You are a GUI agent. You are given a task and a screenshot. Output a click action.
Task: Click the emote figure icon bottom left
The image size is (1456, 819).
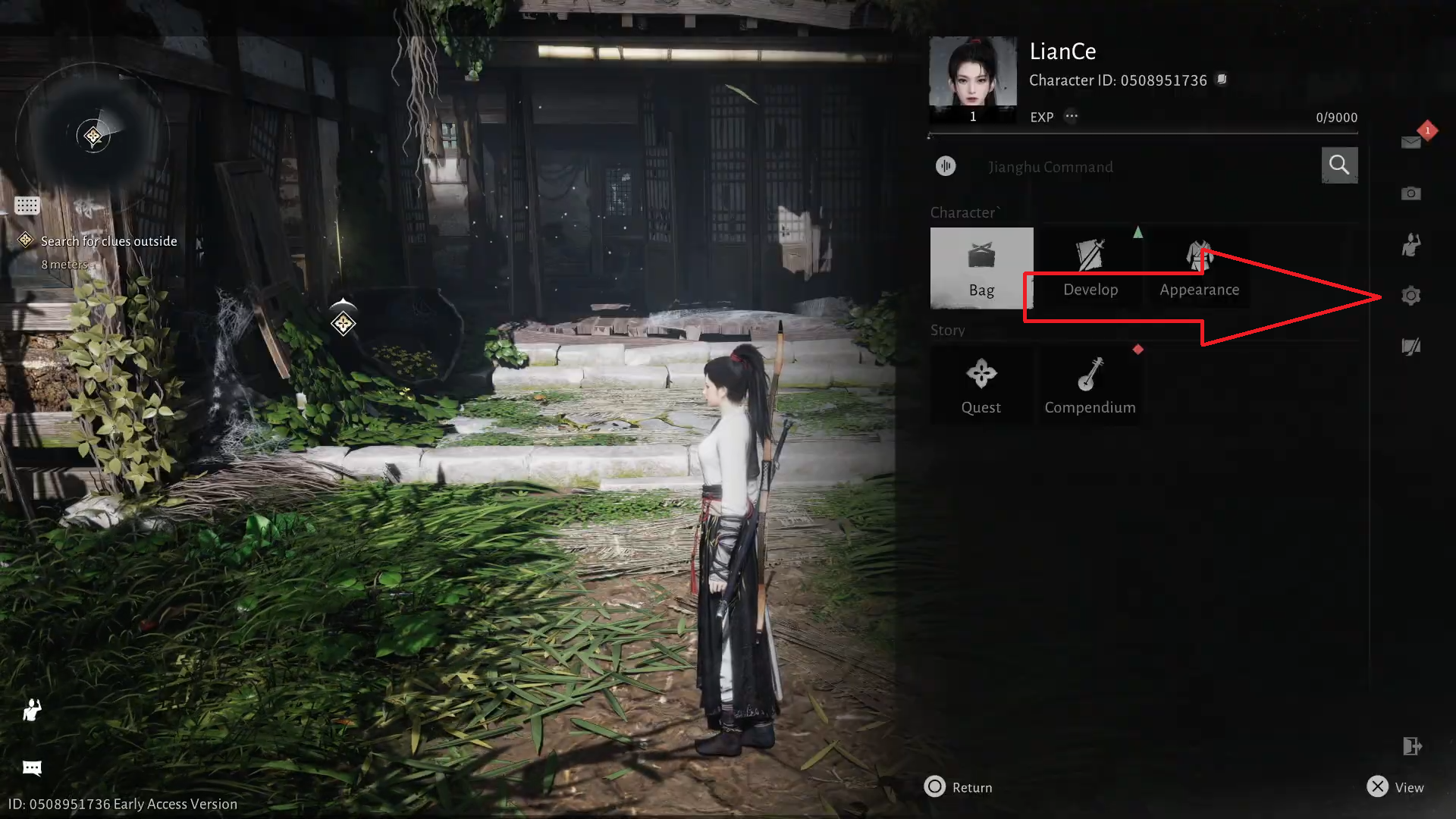click(31, 711)
